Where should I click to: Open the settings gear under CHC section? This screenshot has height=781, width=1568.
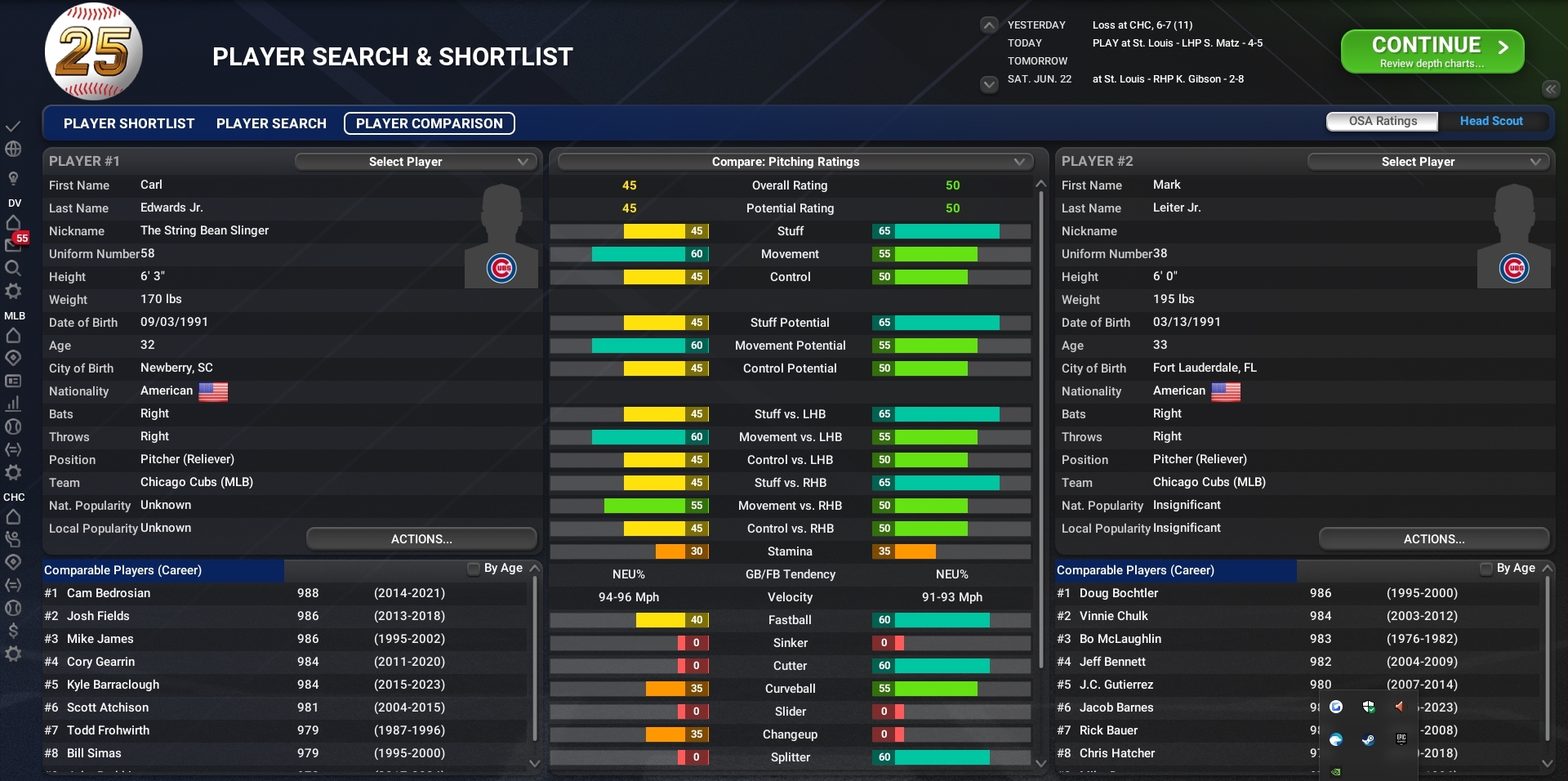click(x=12, y=654)
